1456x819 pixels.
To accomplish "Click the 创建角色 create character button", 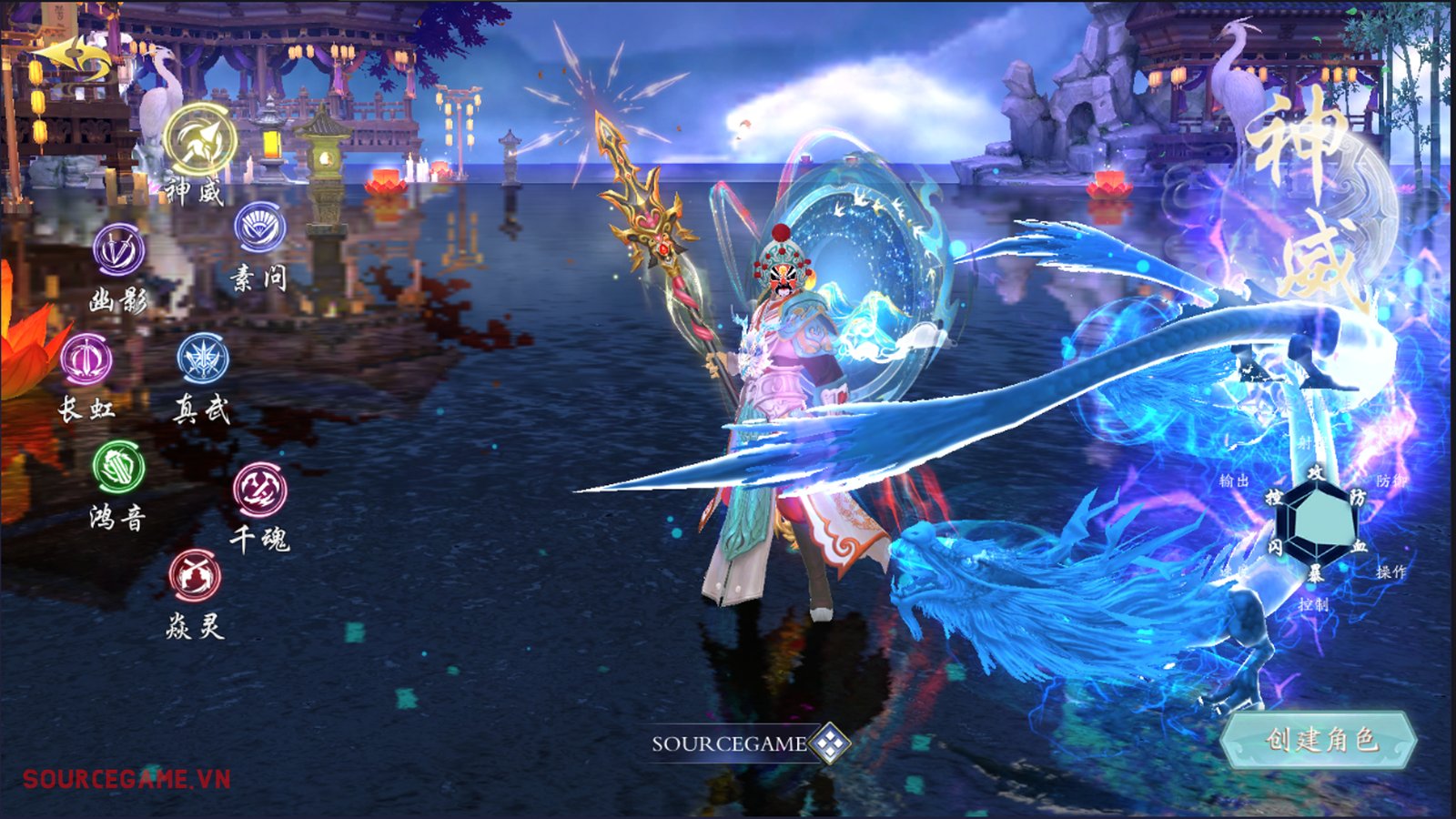I will [1319, 739].
